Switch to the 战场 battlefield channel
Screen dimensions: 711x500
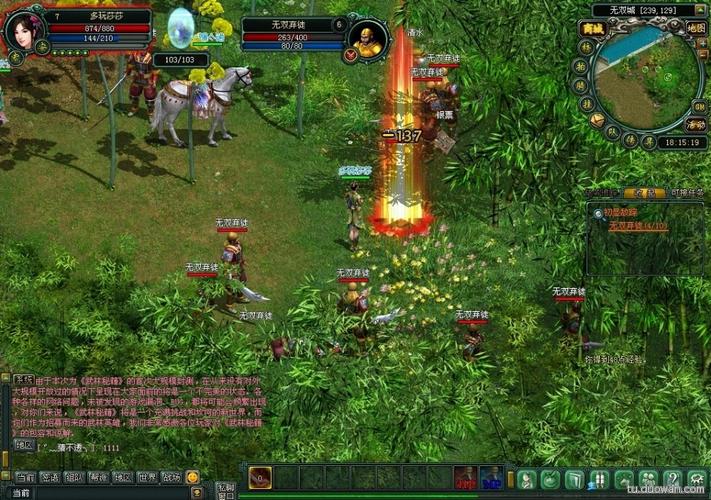tap(172, 478)
